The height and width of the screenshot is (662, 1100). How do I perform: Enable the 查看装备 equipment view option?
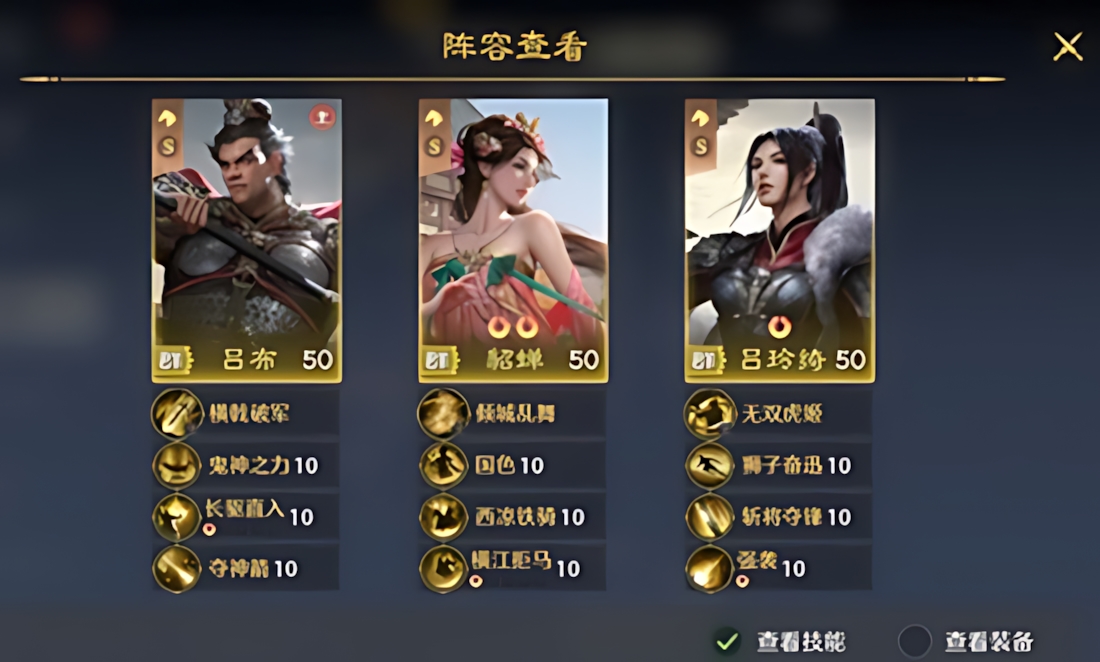point(915,640)
